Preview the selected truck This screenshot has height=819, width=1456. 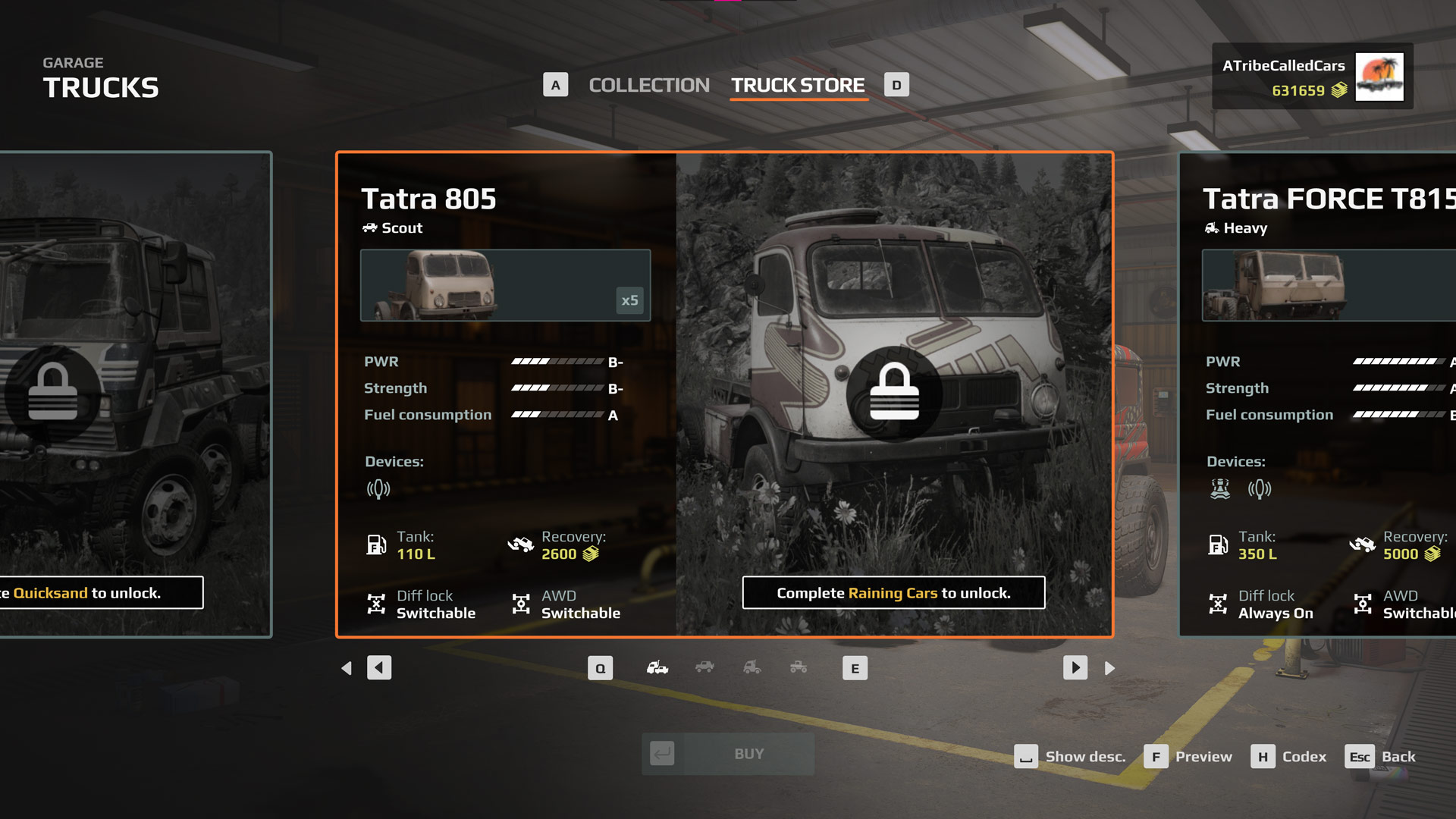click(x=1188, y=757)
